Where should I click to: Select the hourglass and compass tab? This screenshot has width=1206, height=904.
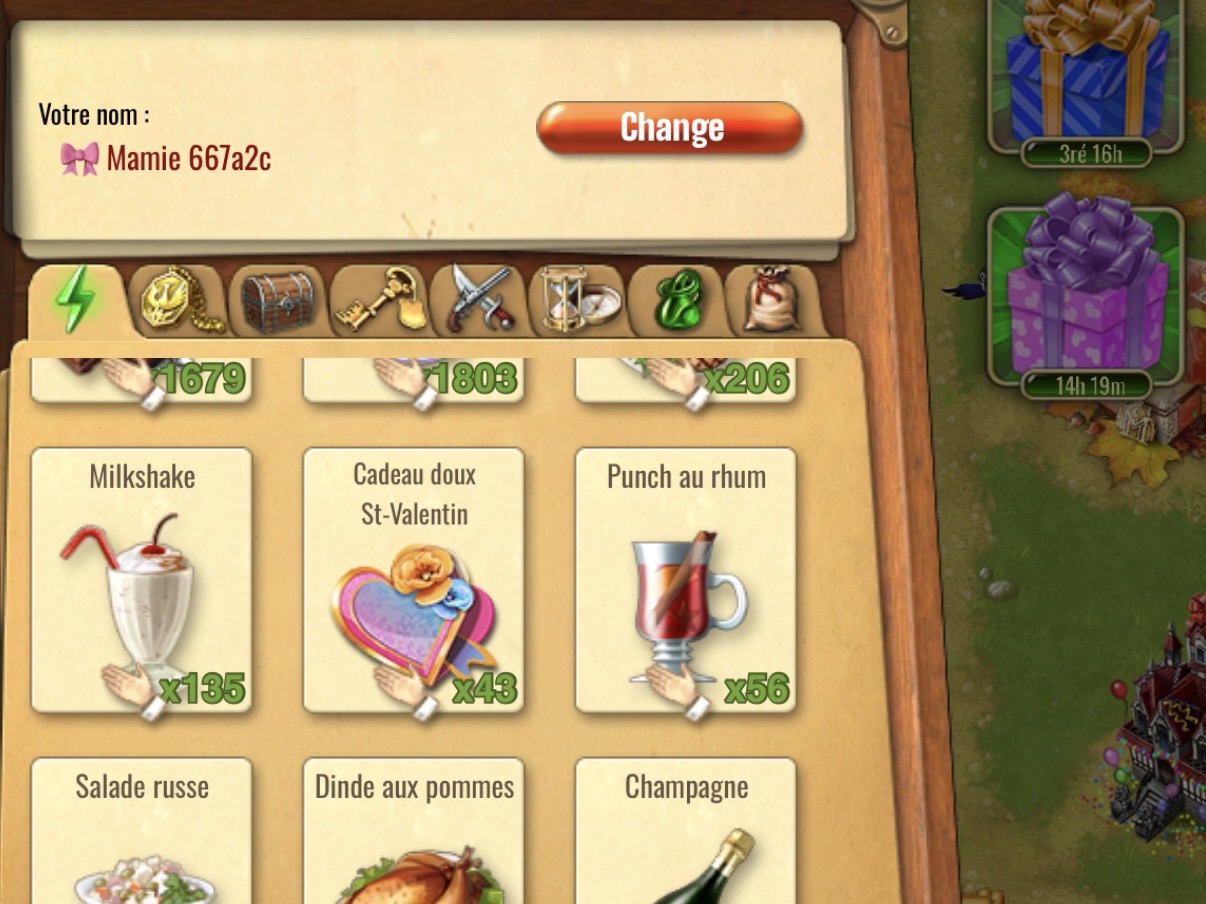pos(578,300)
